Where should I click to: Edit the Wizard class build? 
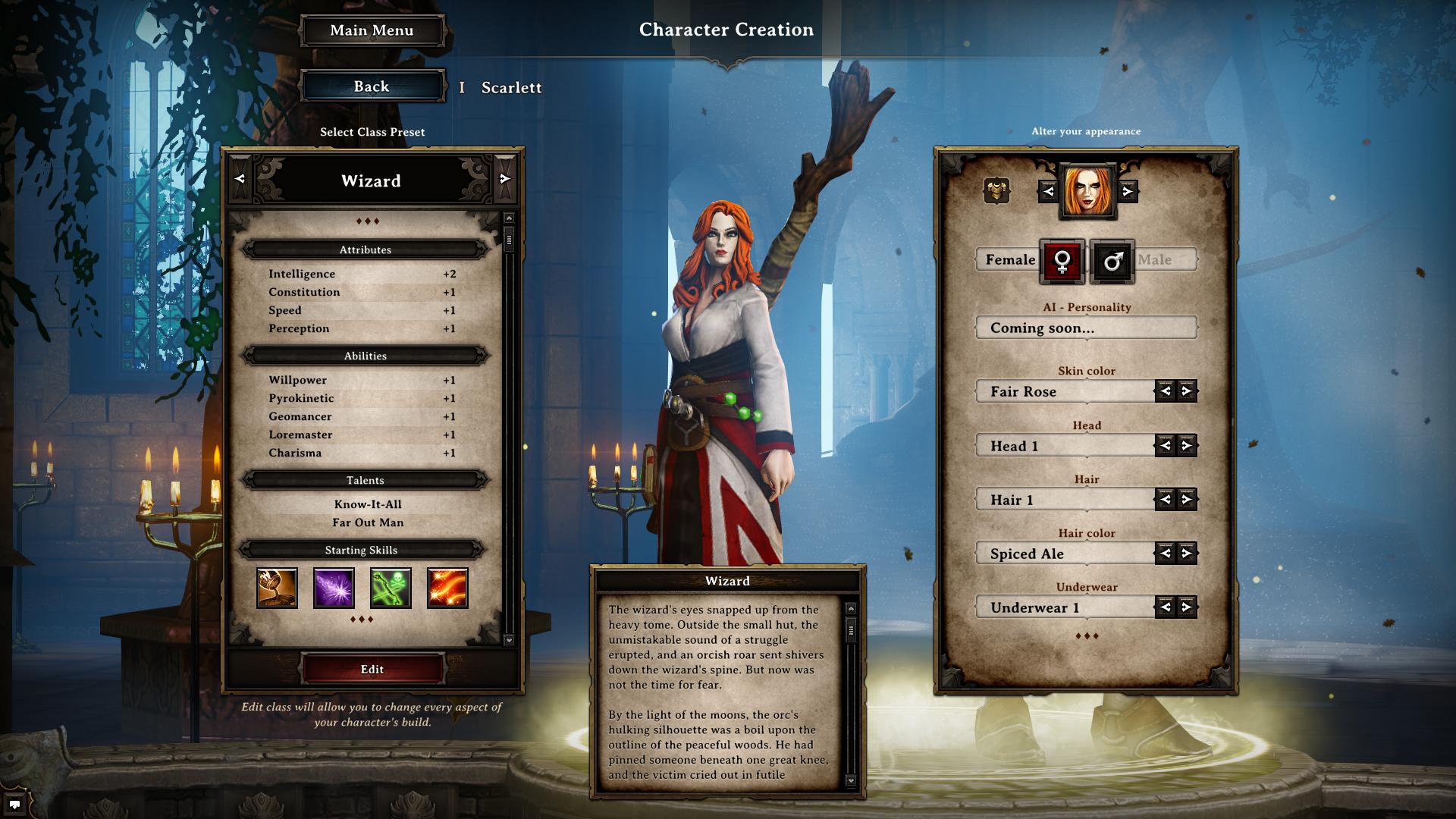point(372,669)
